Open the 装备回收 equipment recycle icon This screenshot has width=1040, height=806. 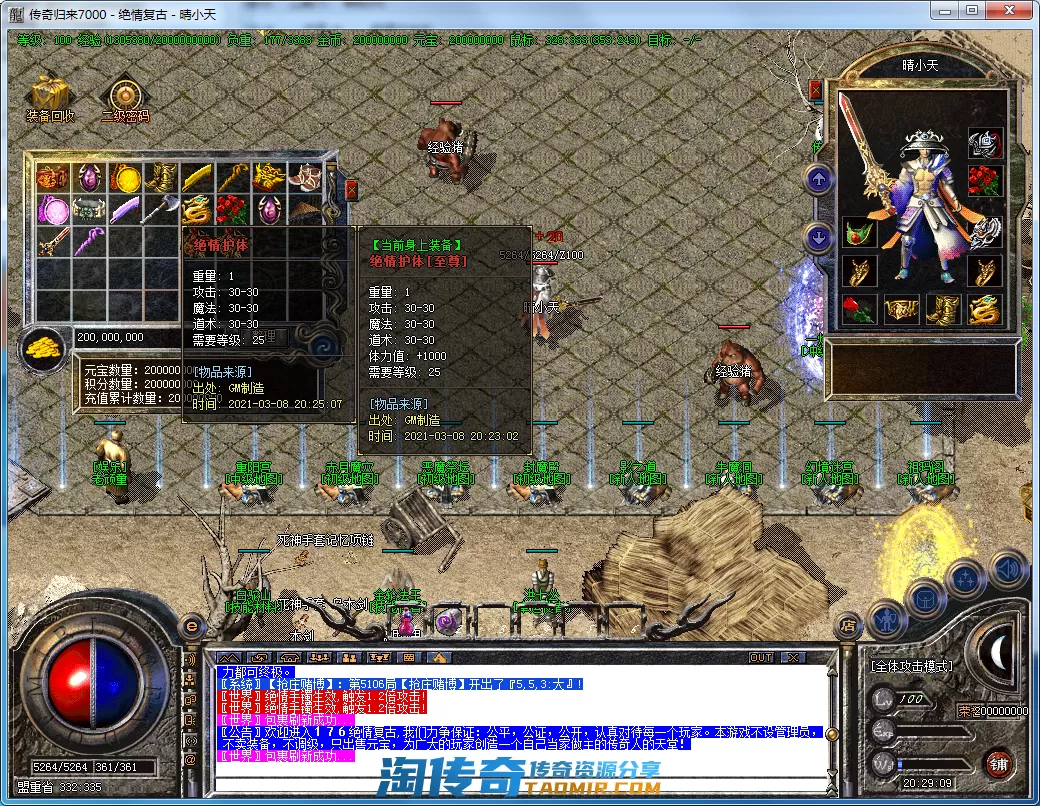click(x=50, y=96)
